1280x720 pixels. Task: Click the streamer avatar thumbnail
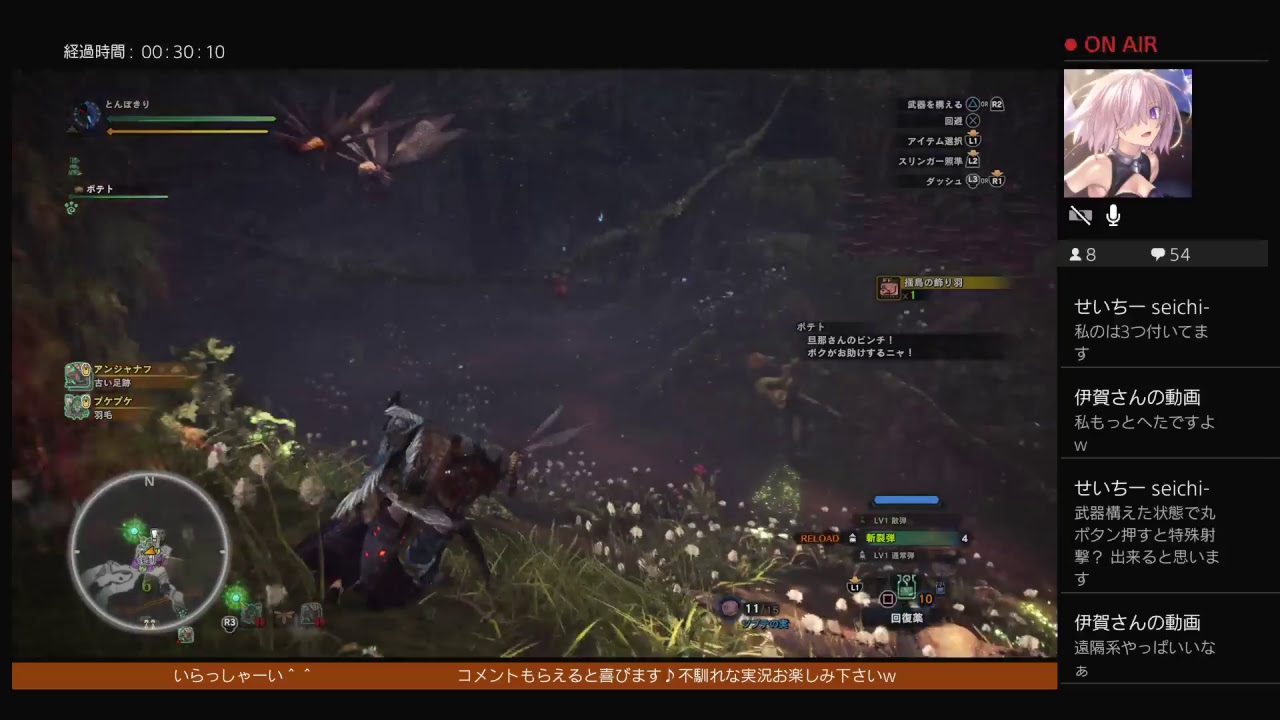(x=1128, y=133)
